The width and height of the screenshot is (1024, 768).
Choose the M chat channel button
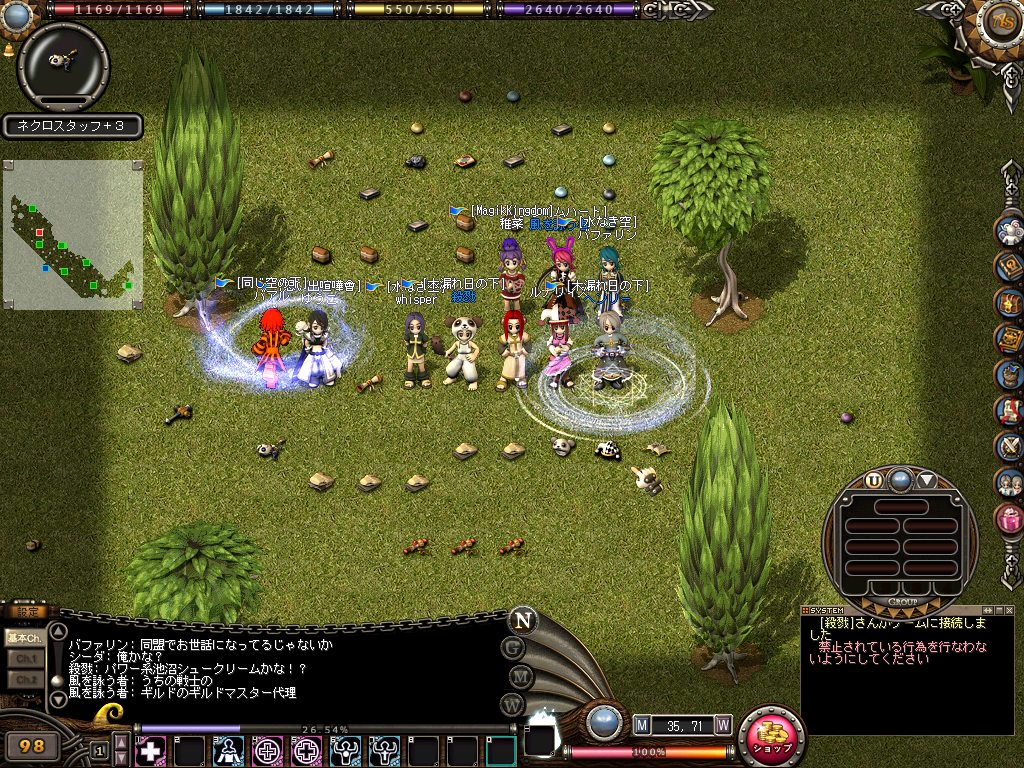[518, 676]
